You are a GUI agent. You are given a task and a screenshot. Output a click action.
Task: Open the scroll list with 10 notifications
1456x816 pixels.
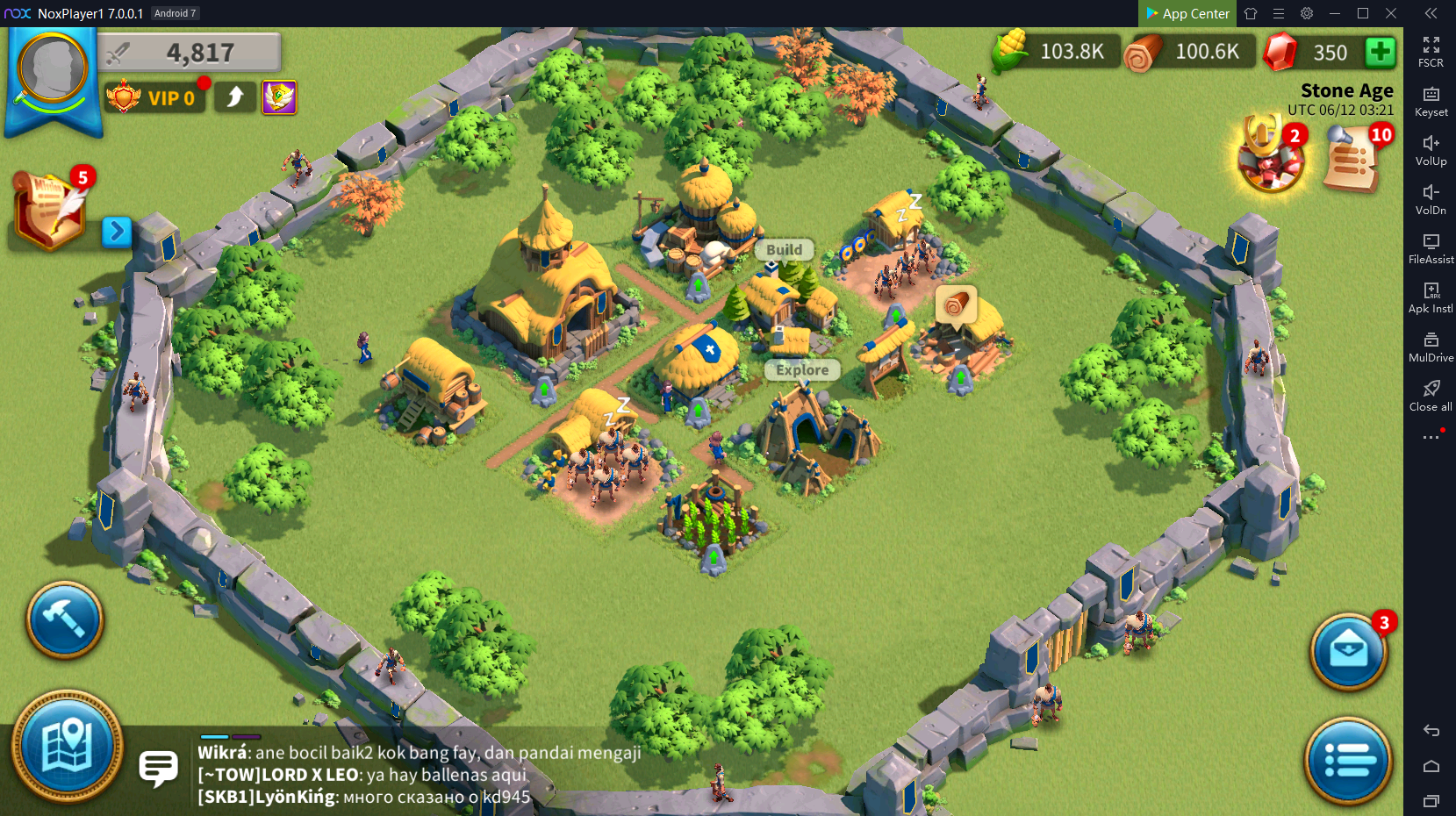[1353, 159]
